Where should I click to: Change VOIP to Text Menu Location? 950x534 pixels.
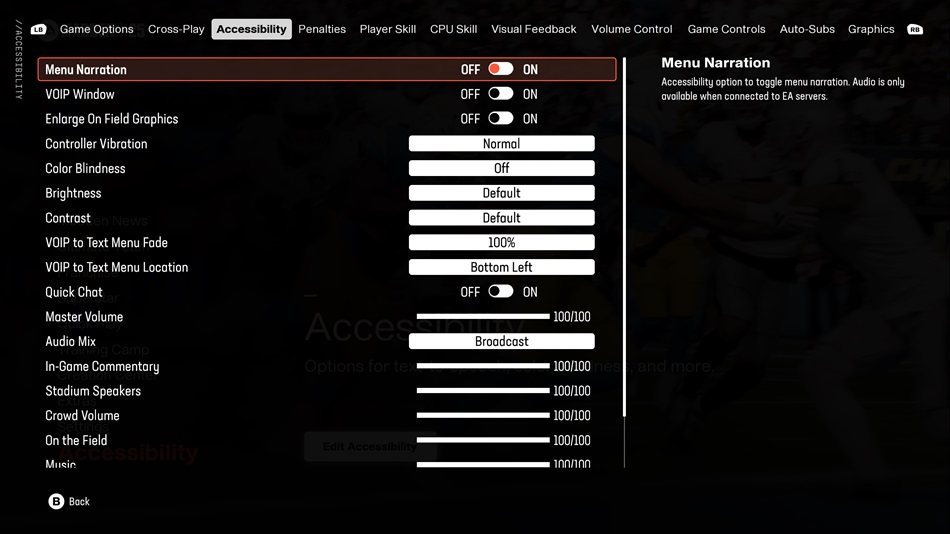click(x=501, y=267)
